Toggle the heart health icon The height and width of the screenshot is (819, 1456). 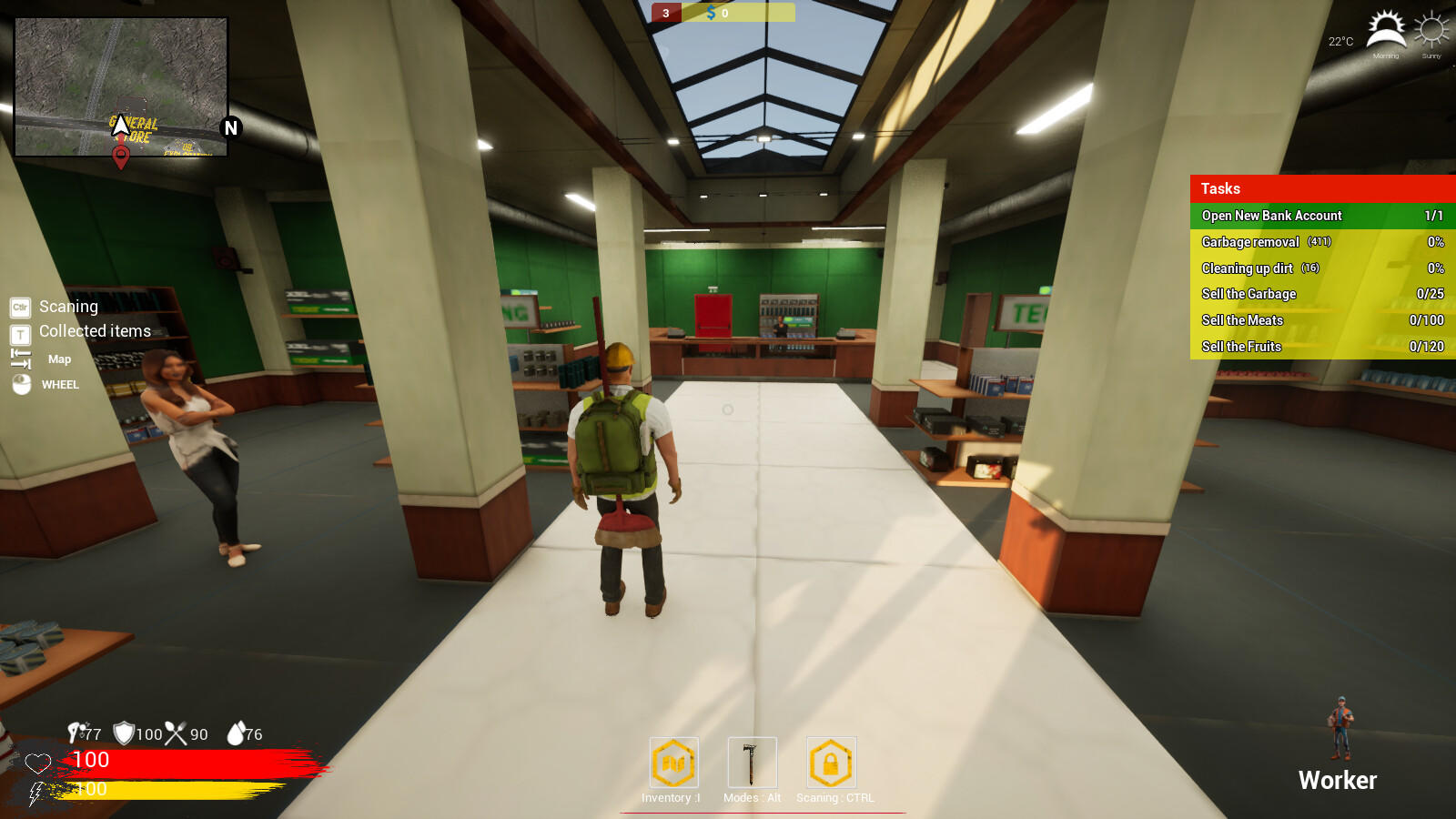click(x=36, y=762)
